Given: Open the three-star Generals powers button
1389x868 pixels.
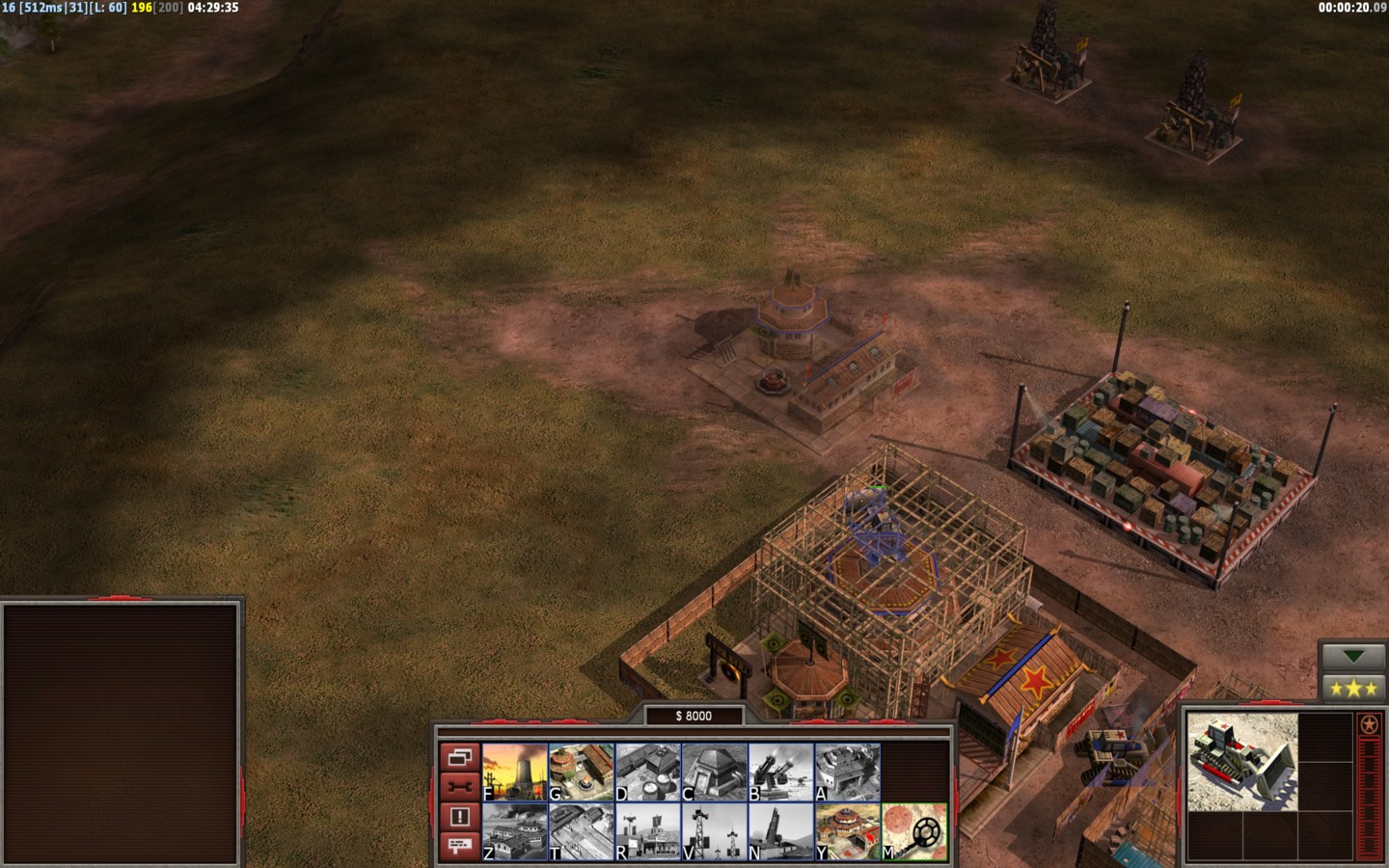Looking at the screenshot, I should 1353,688.
